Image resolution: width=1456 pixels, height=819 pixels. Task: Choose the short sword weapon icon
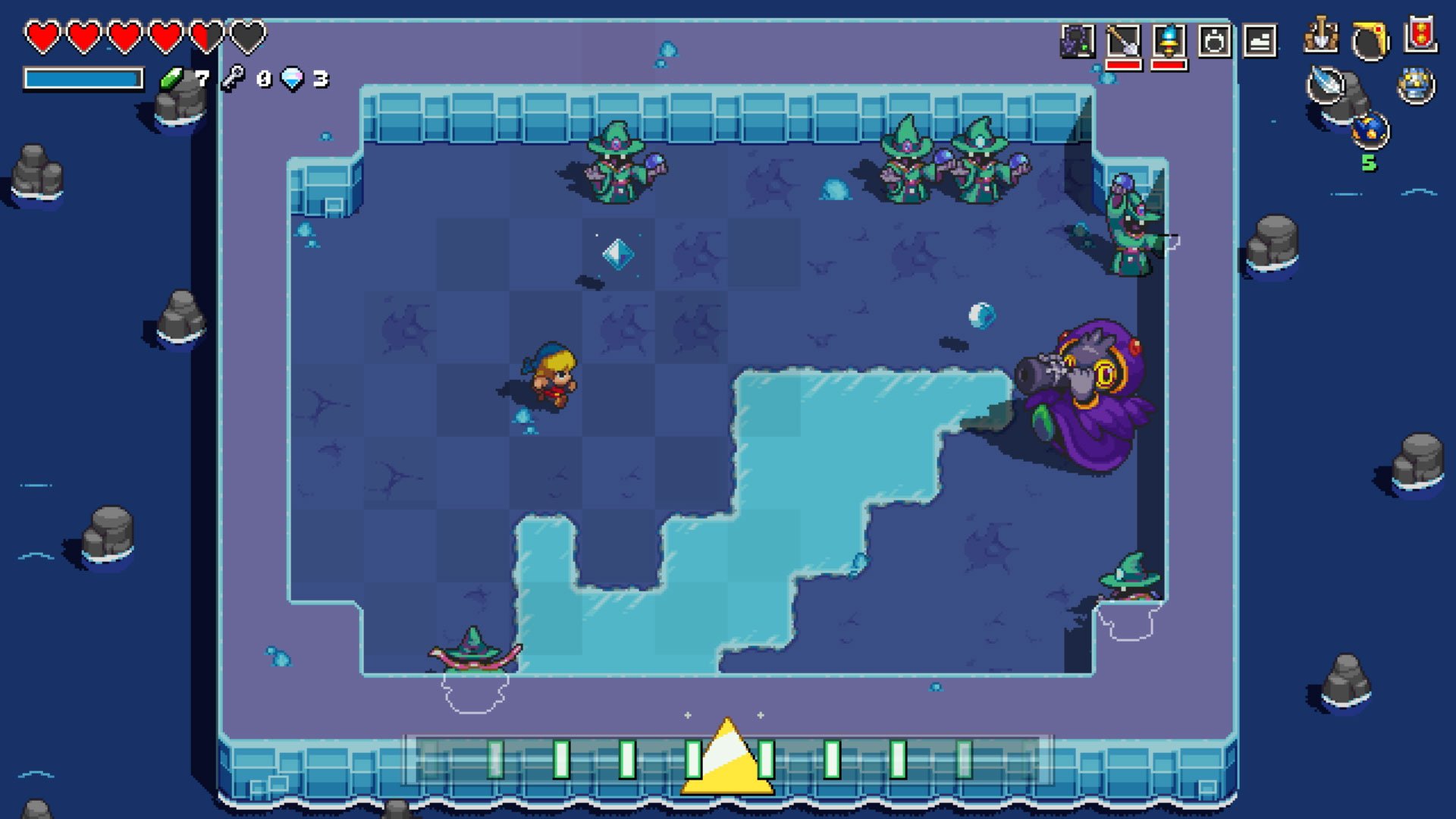[1321, 36]
